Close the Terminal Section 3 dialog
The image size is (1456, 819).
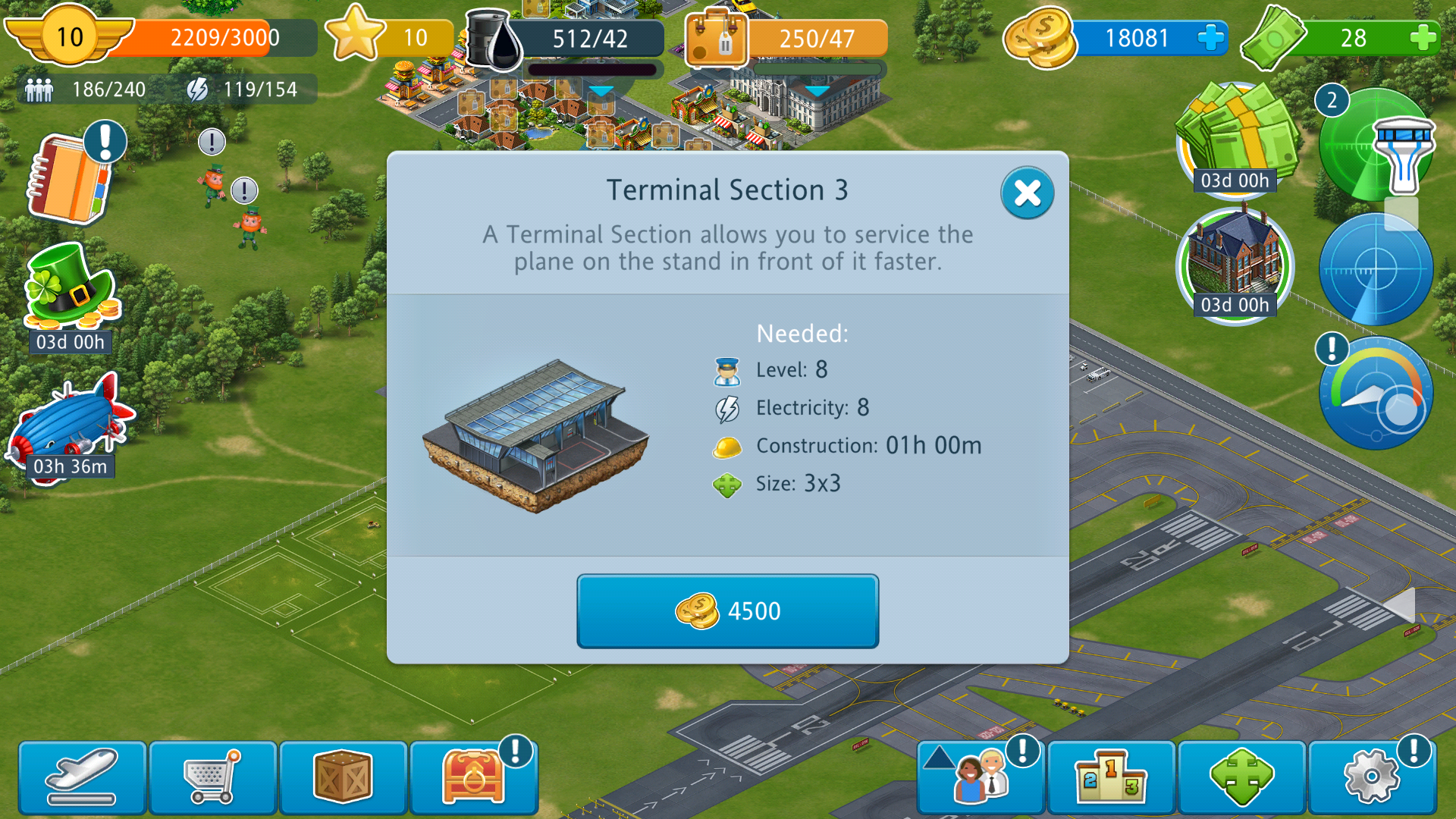[x=1027, y=193]
